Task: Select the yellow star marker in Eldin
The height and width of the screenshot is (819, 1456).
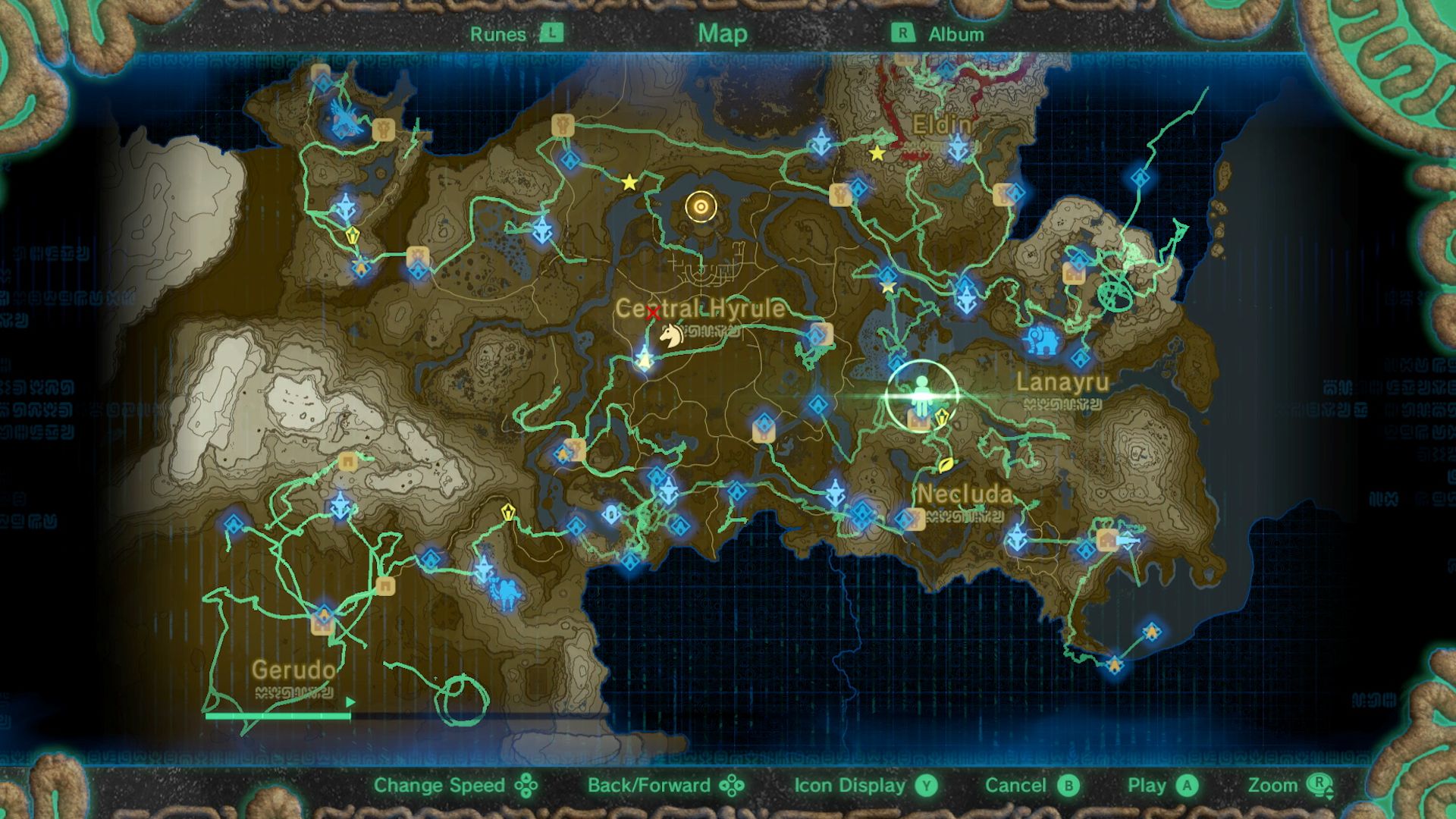Action: (877, 154)
